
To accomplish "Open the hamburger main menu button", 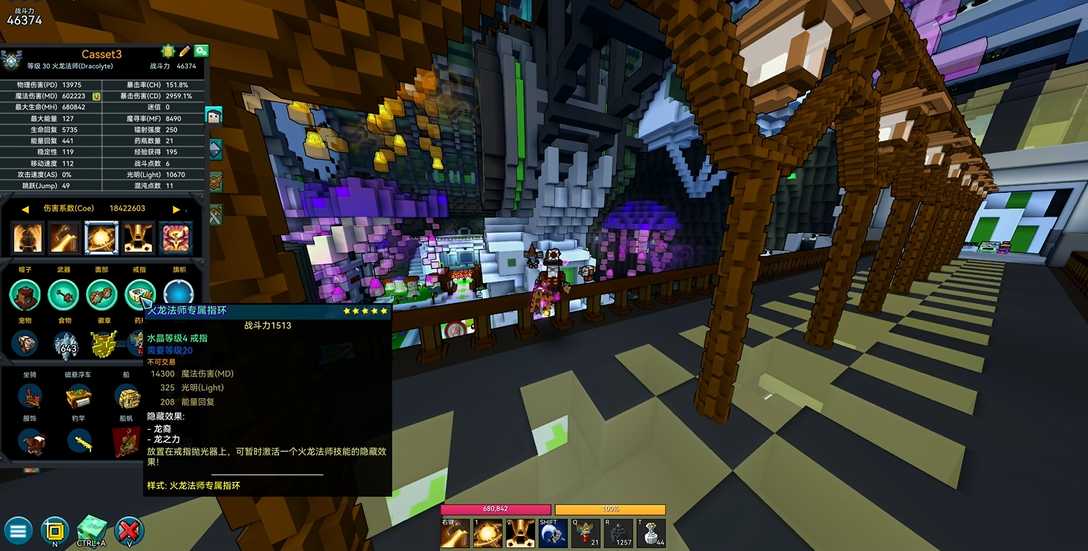I will [x=18, y=530].
